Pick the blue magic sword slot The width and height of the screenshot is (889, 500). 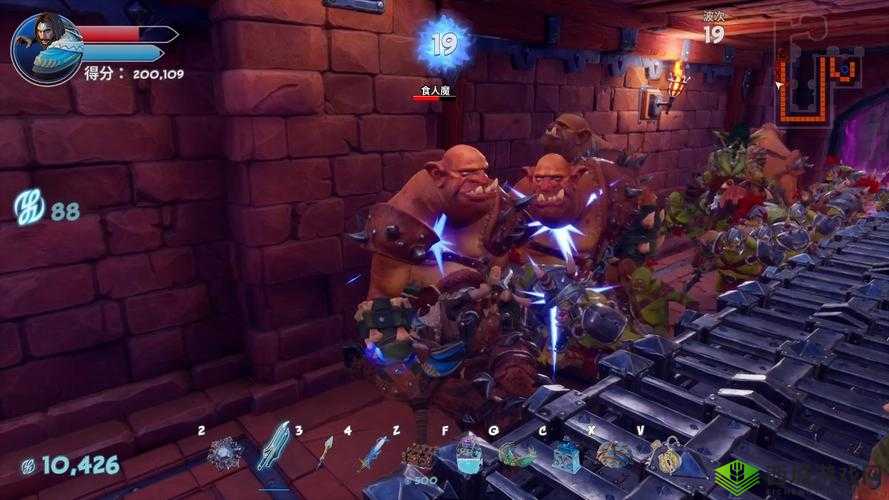372,455
